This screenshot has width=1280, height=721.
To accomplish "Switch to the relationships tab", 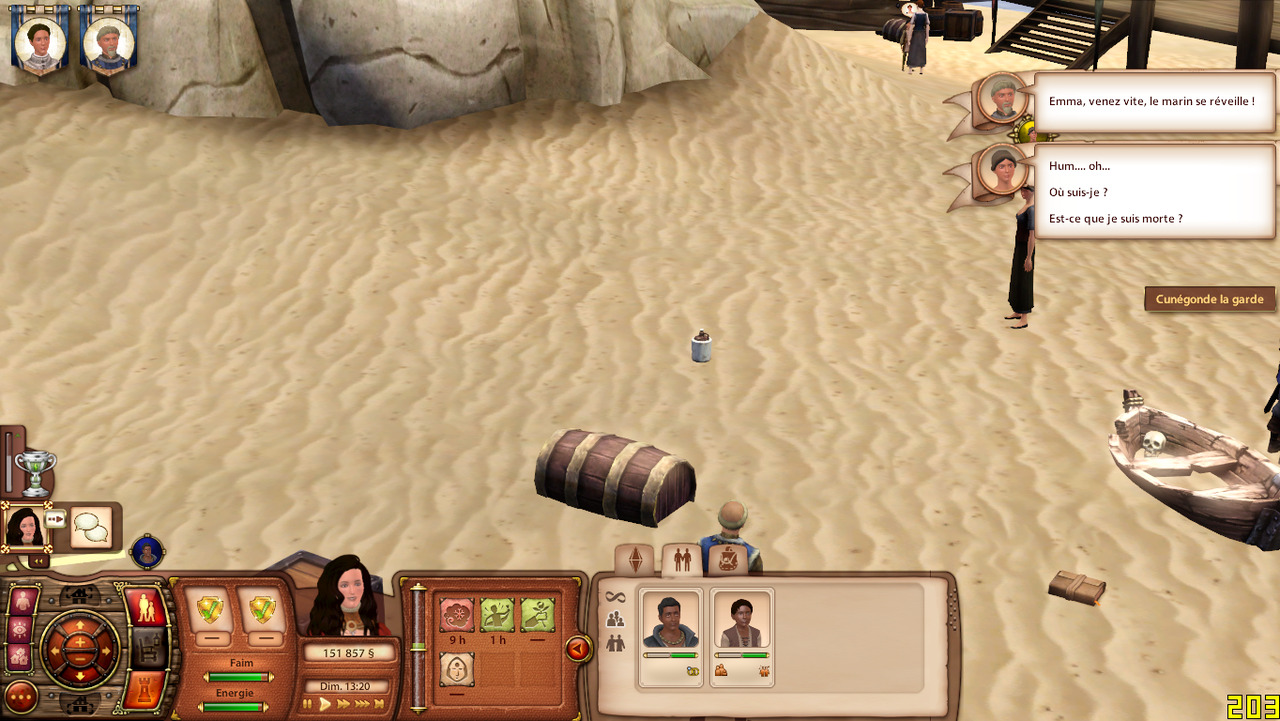I will point(682,559).
